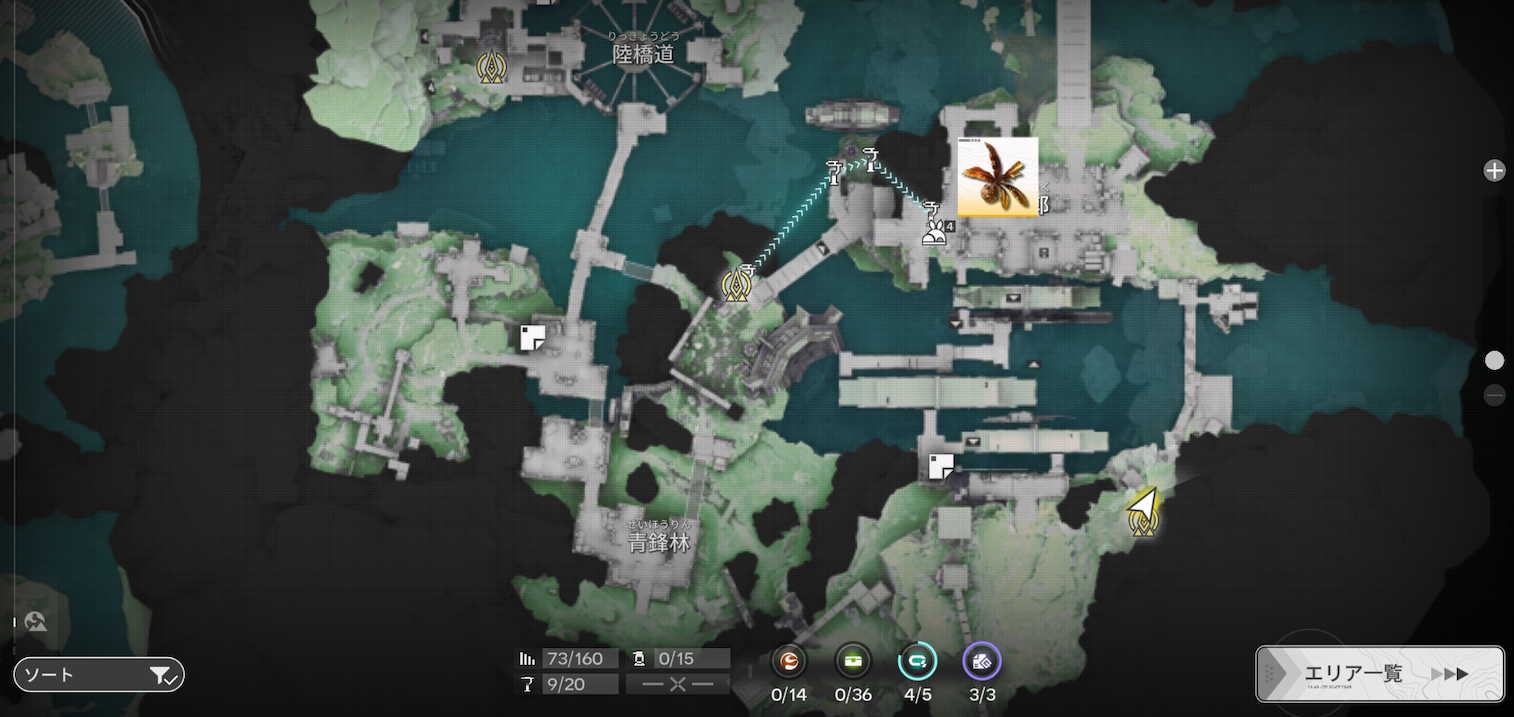Click the map zoom slider handle
The image size is (1514, 717).
(x=1494, y=360)
